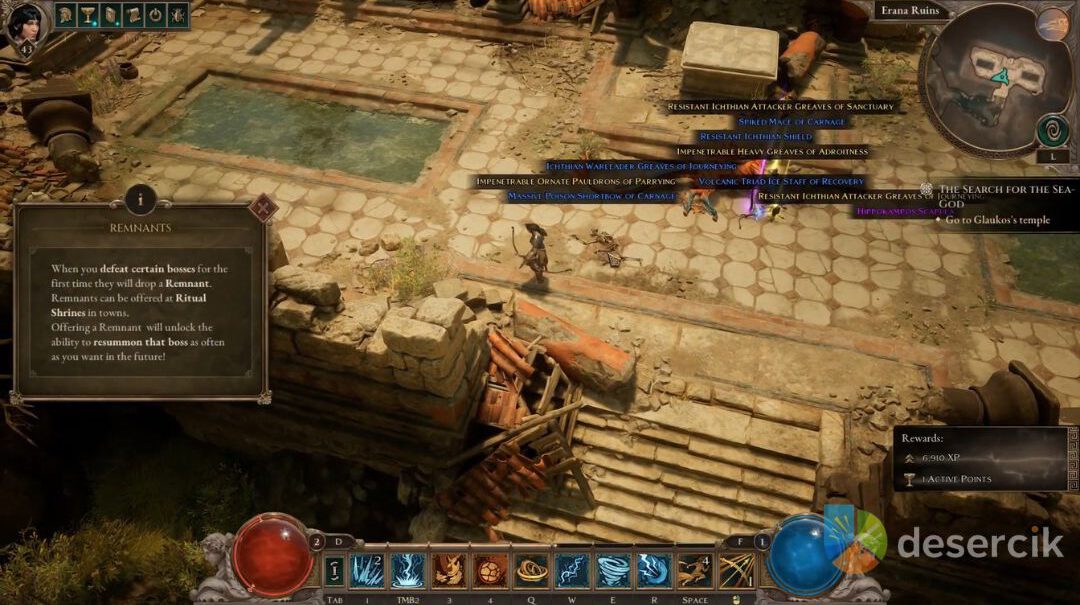Use the dodge skill on Space
Viewport: 1080px width, 605px height.
click(x=694, y=570)
